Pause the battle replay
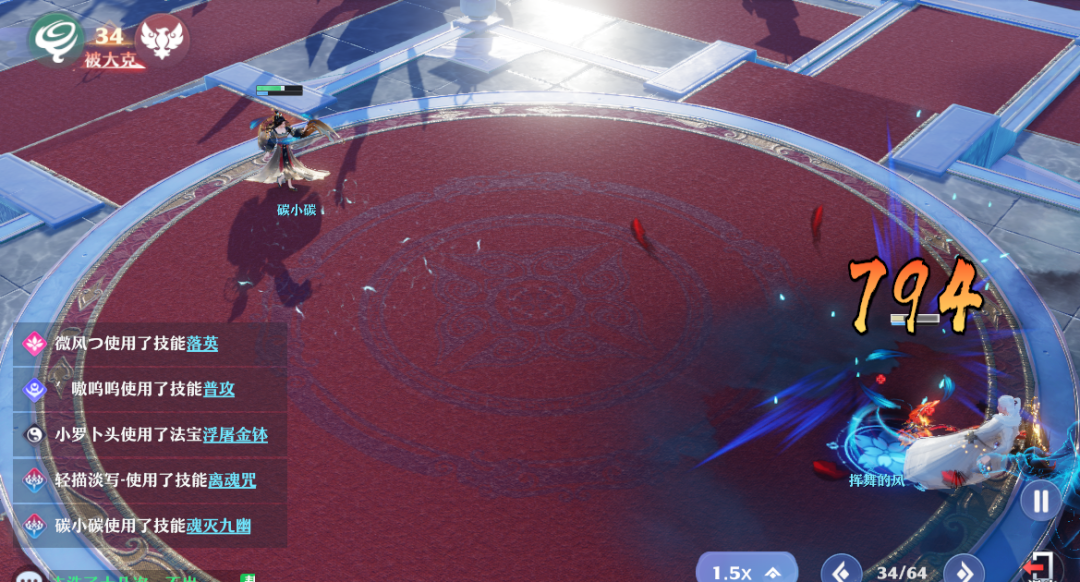This screenshot has width=1080, height=582. point(1040,501)
